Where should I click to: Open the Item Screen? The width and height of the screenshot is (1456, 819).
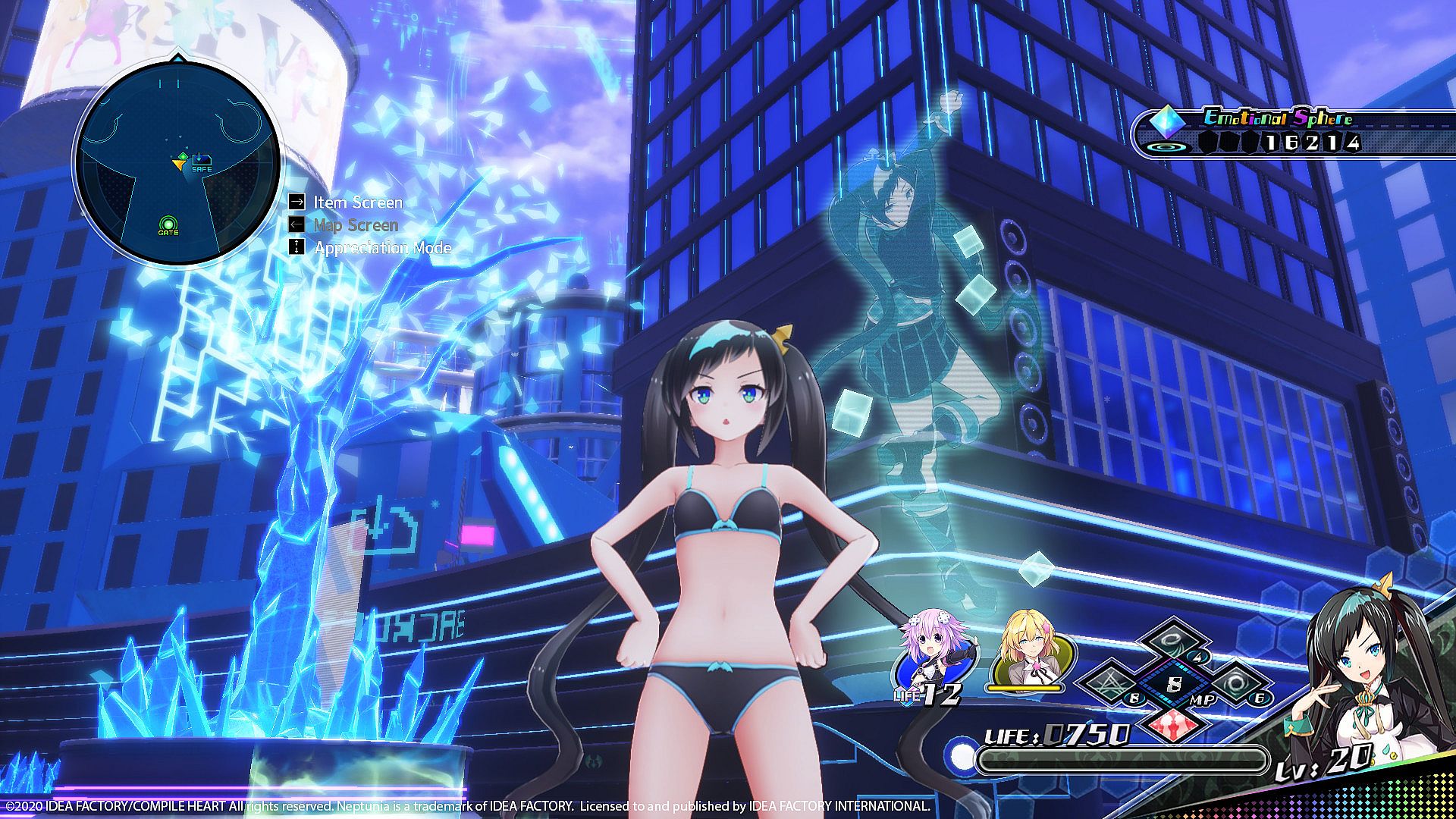tap(347, 202)
